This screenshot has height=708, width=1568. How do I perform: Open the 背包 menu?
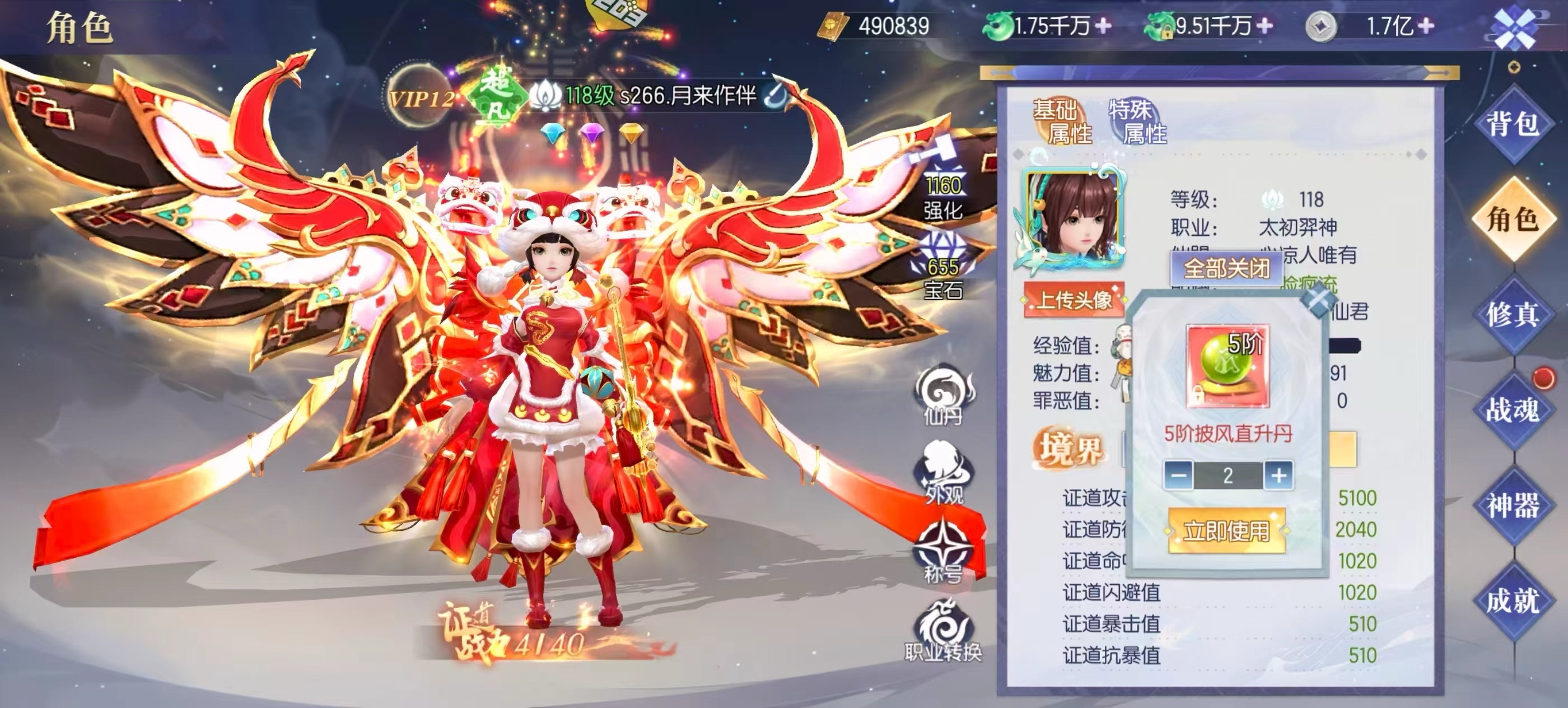tap(1513, 124)
